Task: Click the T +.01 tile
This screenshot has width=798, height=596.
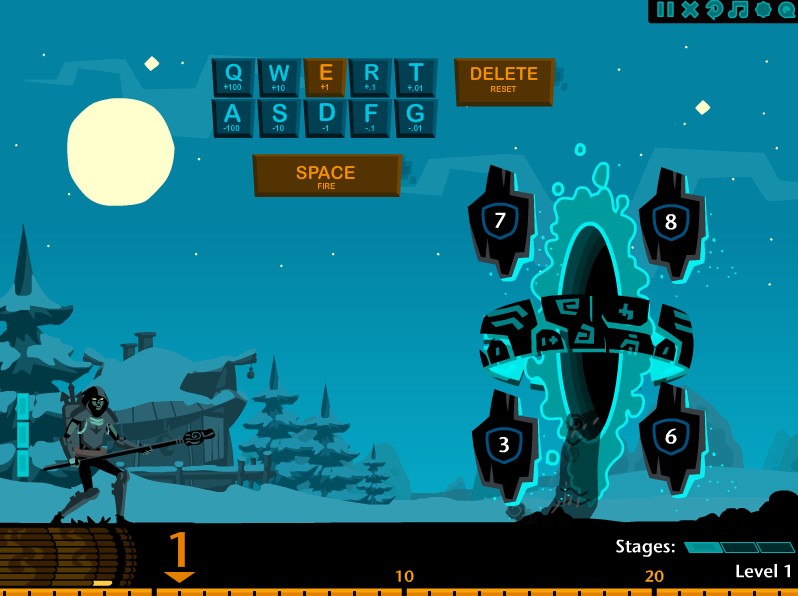Action: [x=416, y=77]
